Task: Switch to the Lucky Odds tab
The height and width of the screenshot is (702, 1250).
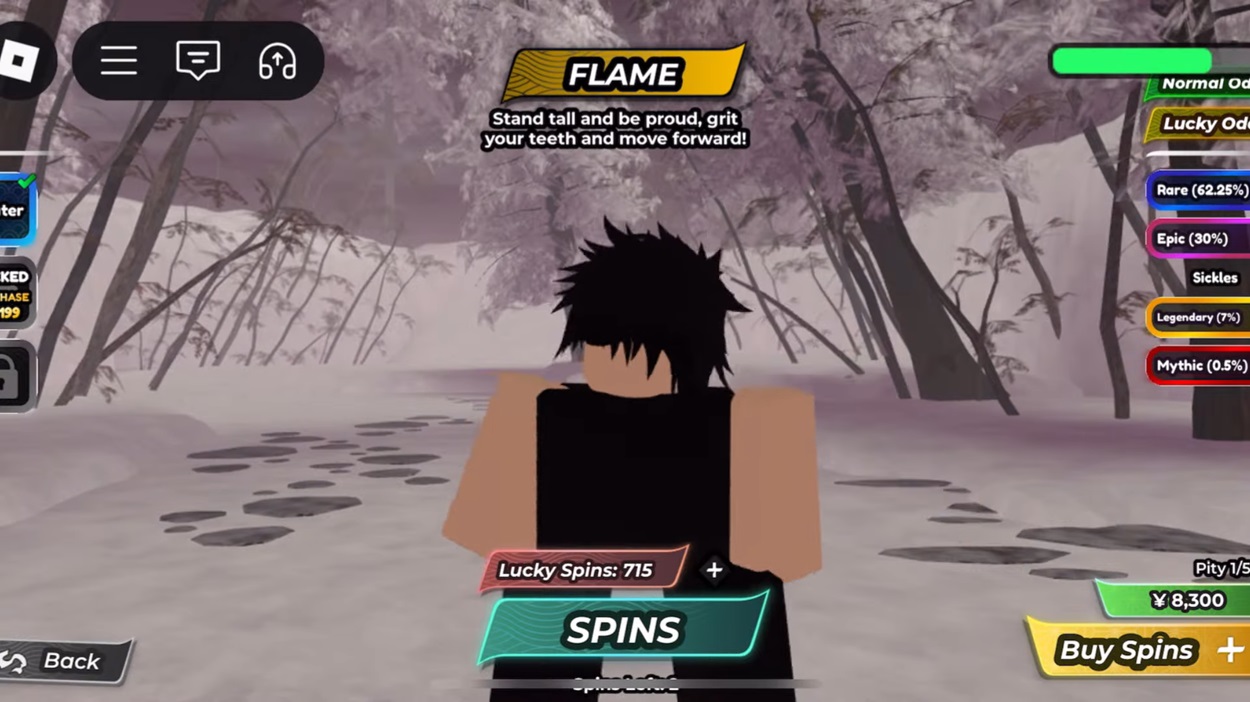Action: tap(1202, 124)
